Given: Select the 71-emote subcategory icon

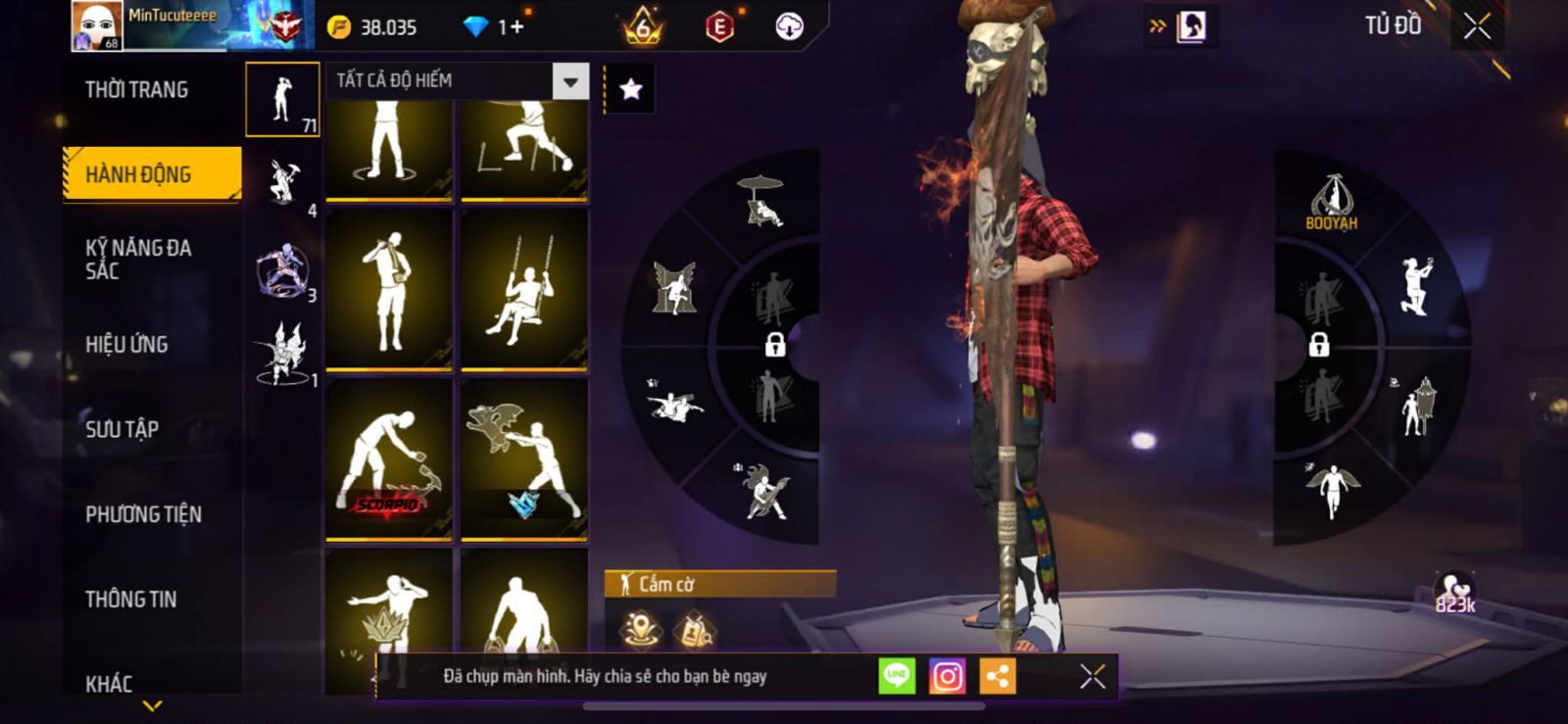Looking at the screenshot, I should pyautogui.click(x=282, y=99).
